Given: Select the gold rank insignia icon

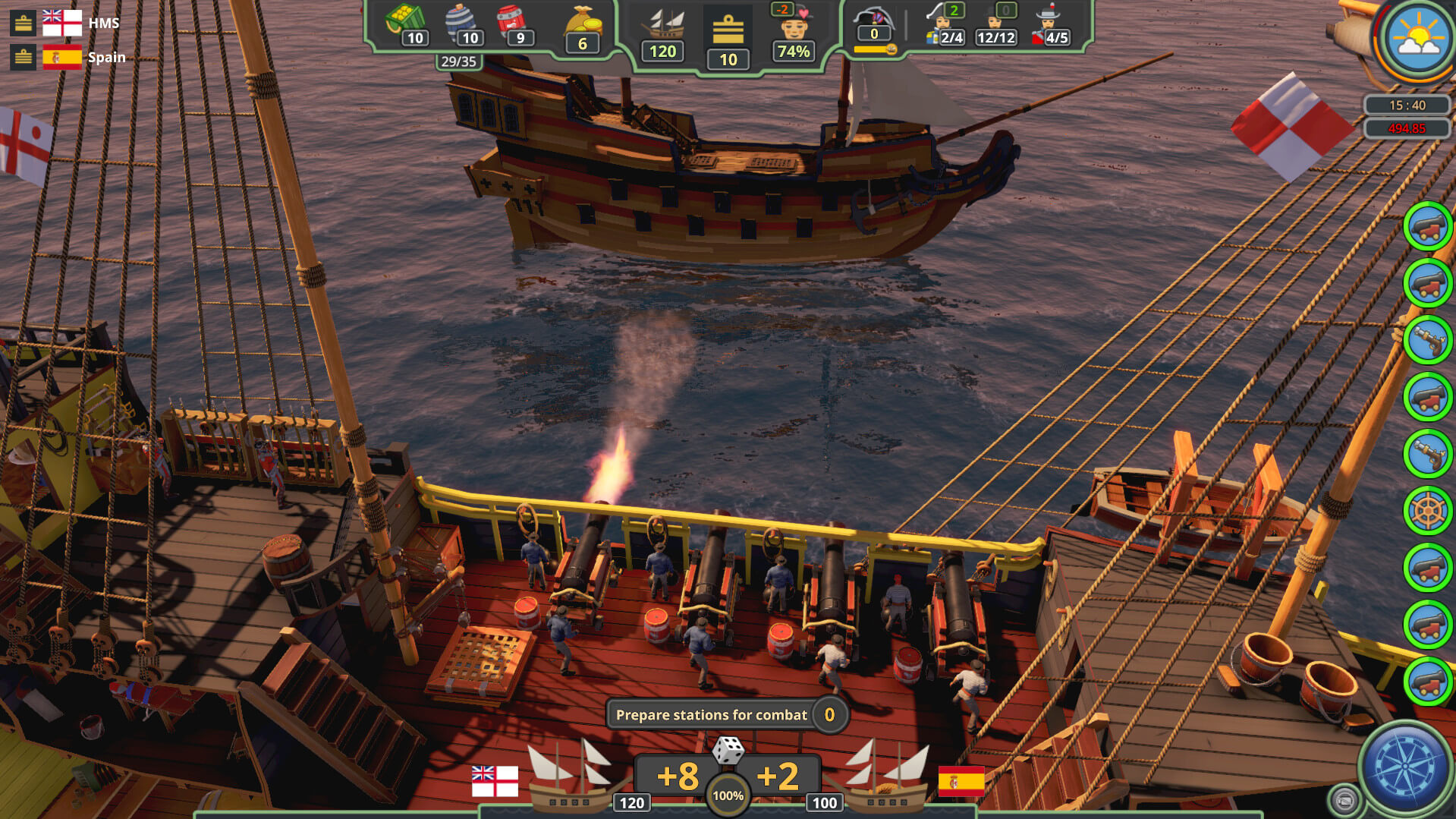Looking at the screenshot, I should [728, 30].
